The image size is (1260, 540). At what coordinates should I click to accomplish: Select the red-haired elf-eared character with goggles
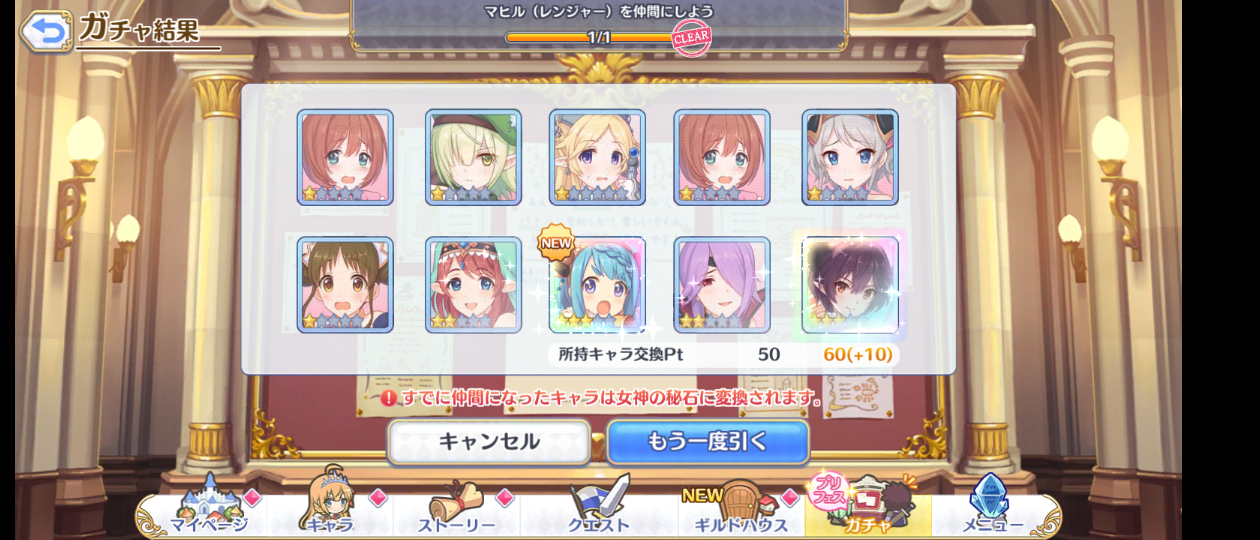click(x=473, y=285)
